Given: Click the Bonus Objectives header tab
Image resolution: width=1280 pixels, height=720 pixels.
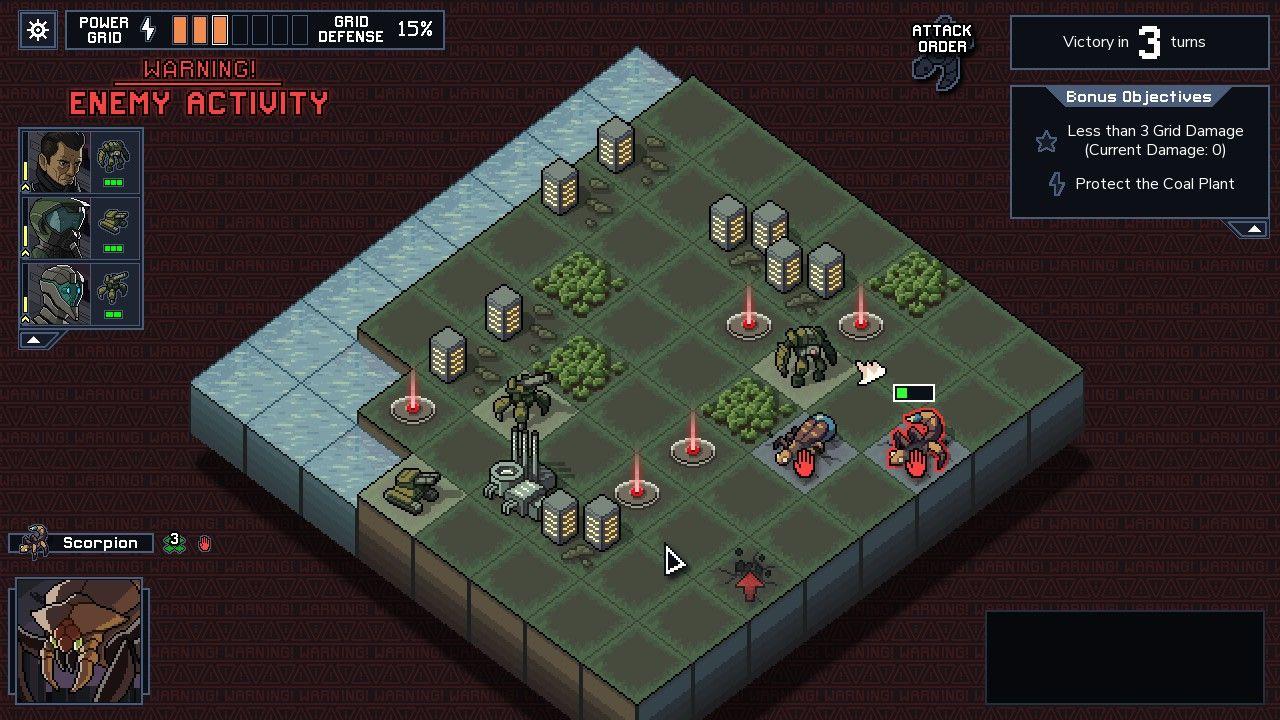Looking at the screenshot, I should pos(1139,97).
